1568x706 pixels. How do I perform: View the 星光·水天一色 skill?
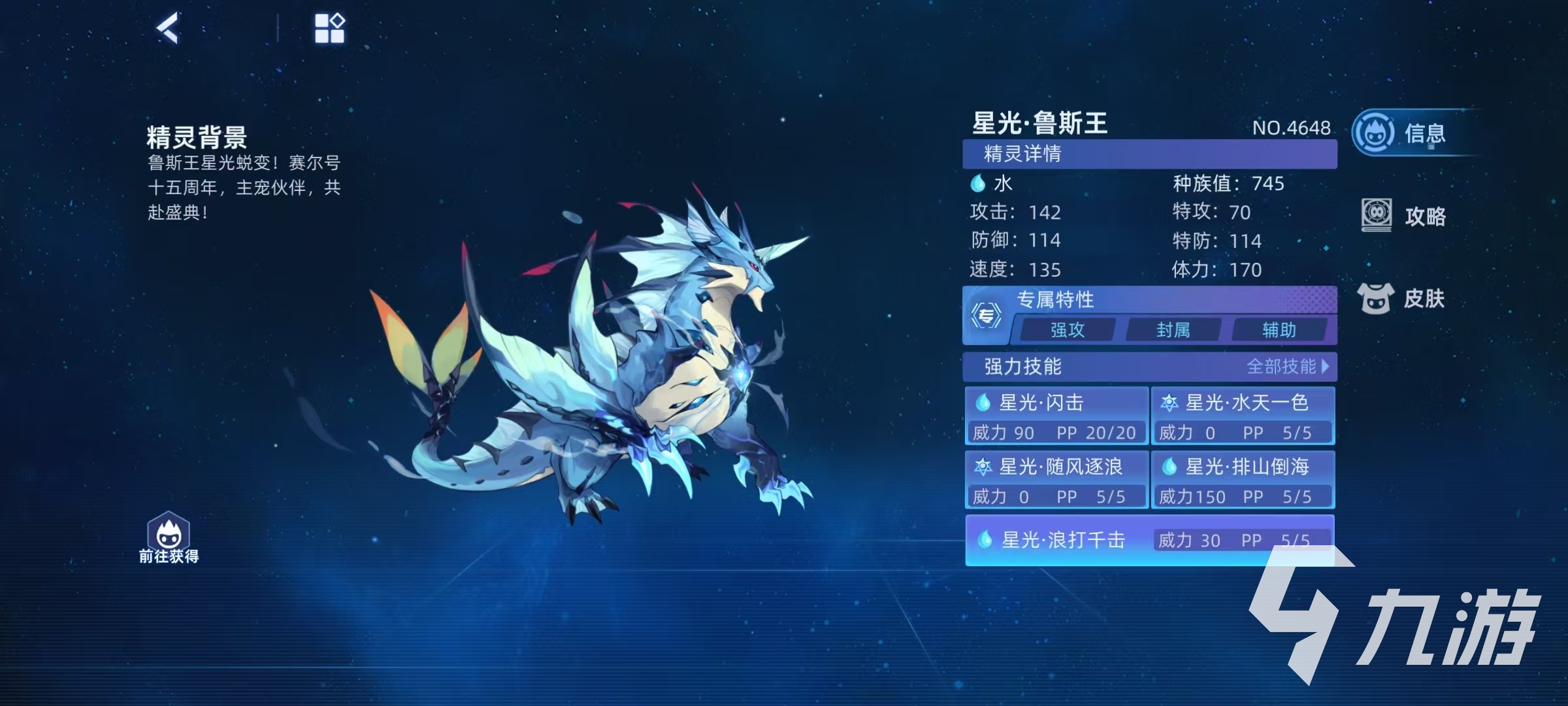click(1243, 416)
